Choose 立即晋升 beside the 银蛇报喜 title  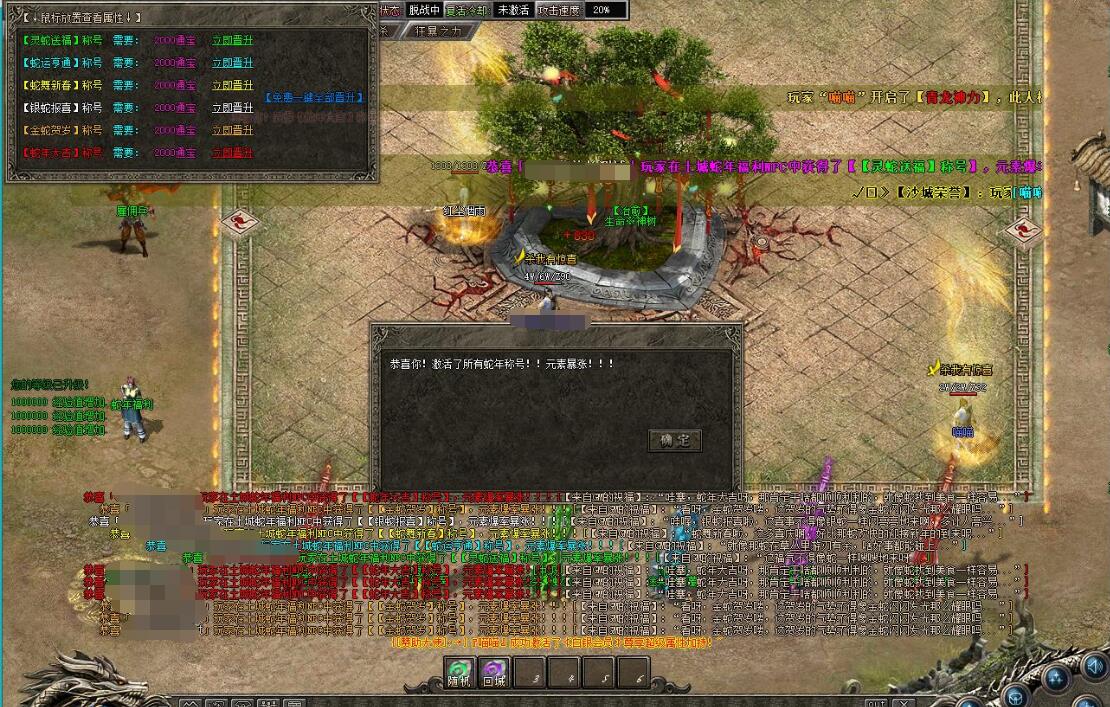click(232, 108)
